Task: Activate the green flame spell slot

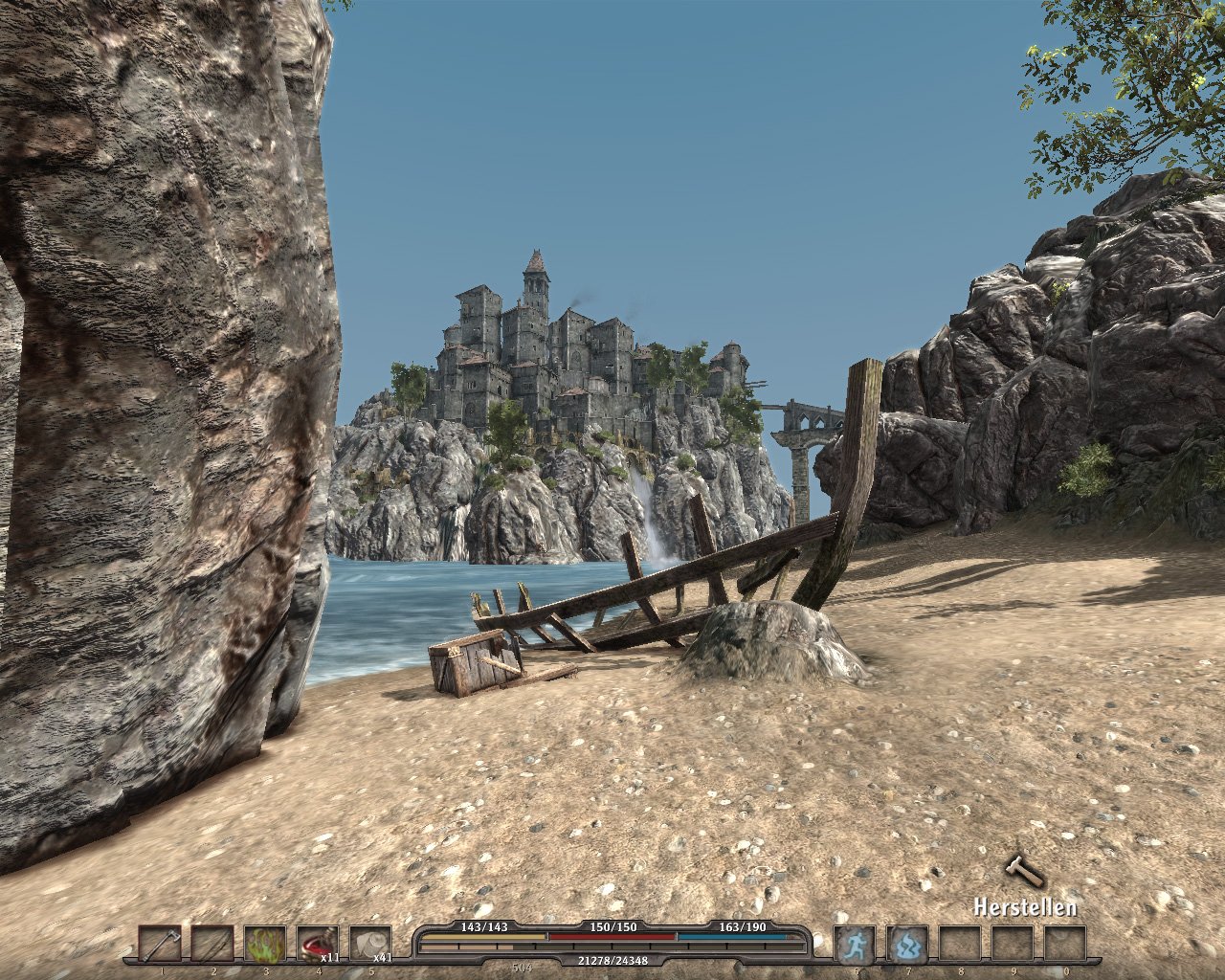Action: click(265, 945)
